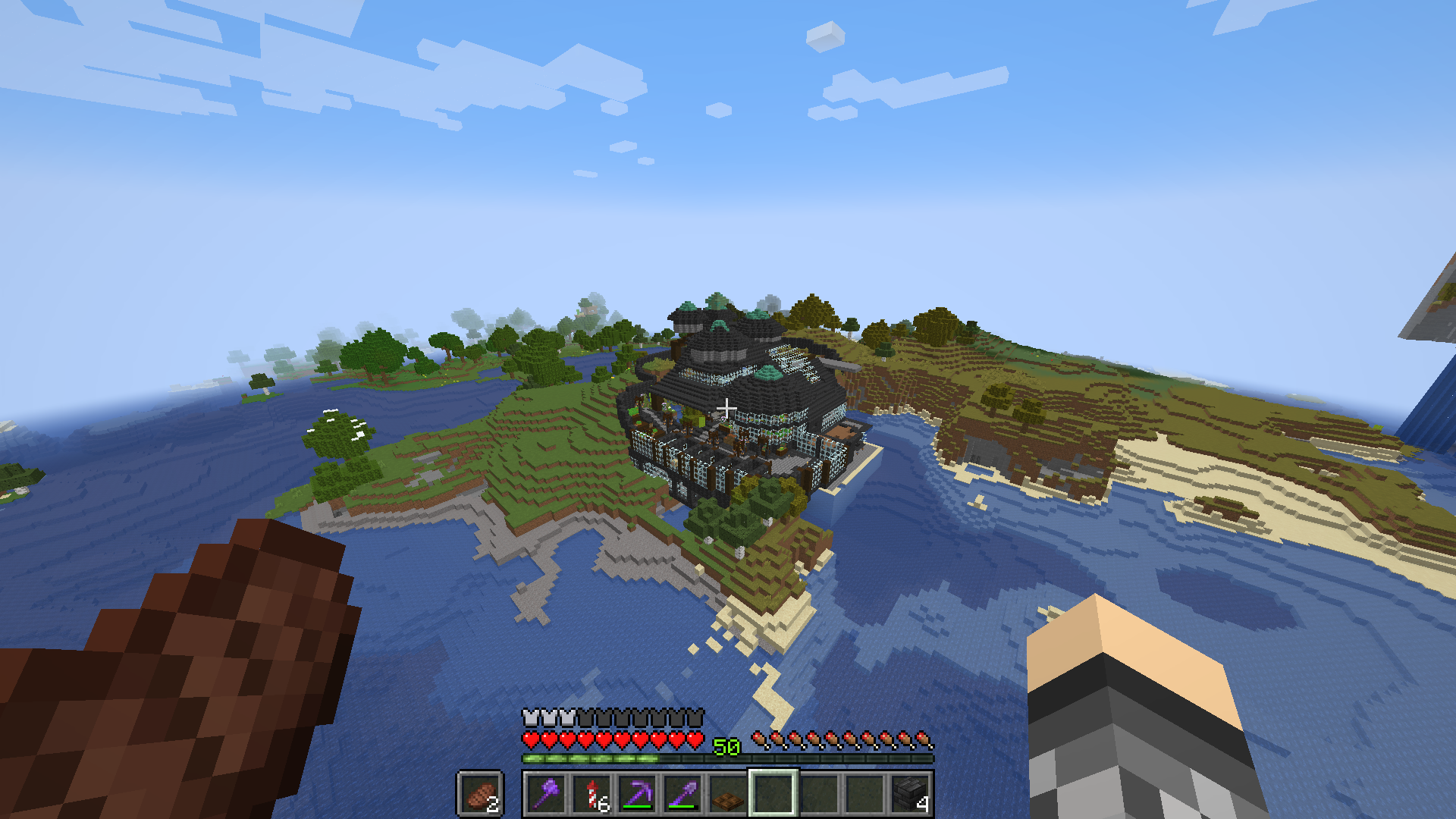
Task: Select the firework rockets hotbar slot
Action: [591, 792]
